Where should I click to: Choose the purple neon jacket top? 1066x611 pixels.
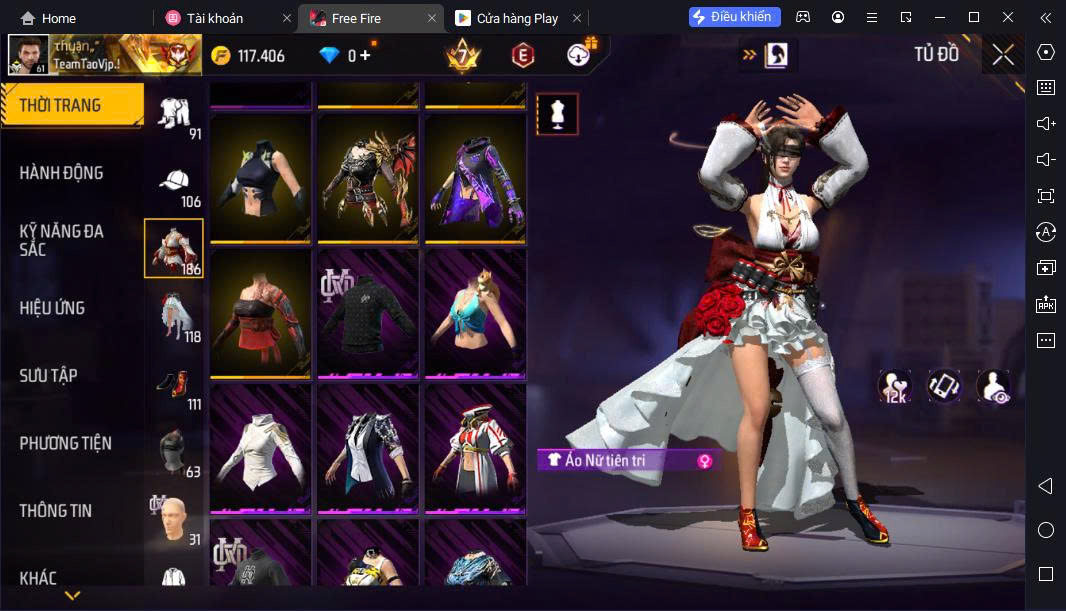pos(475,177)
